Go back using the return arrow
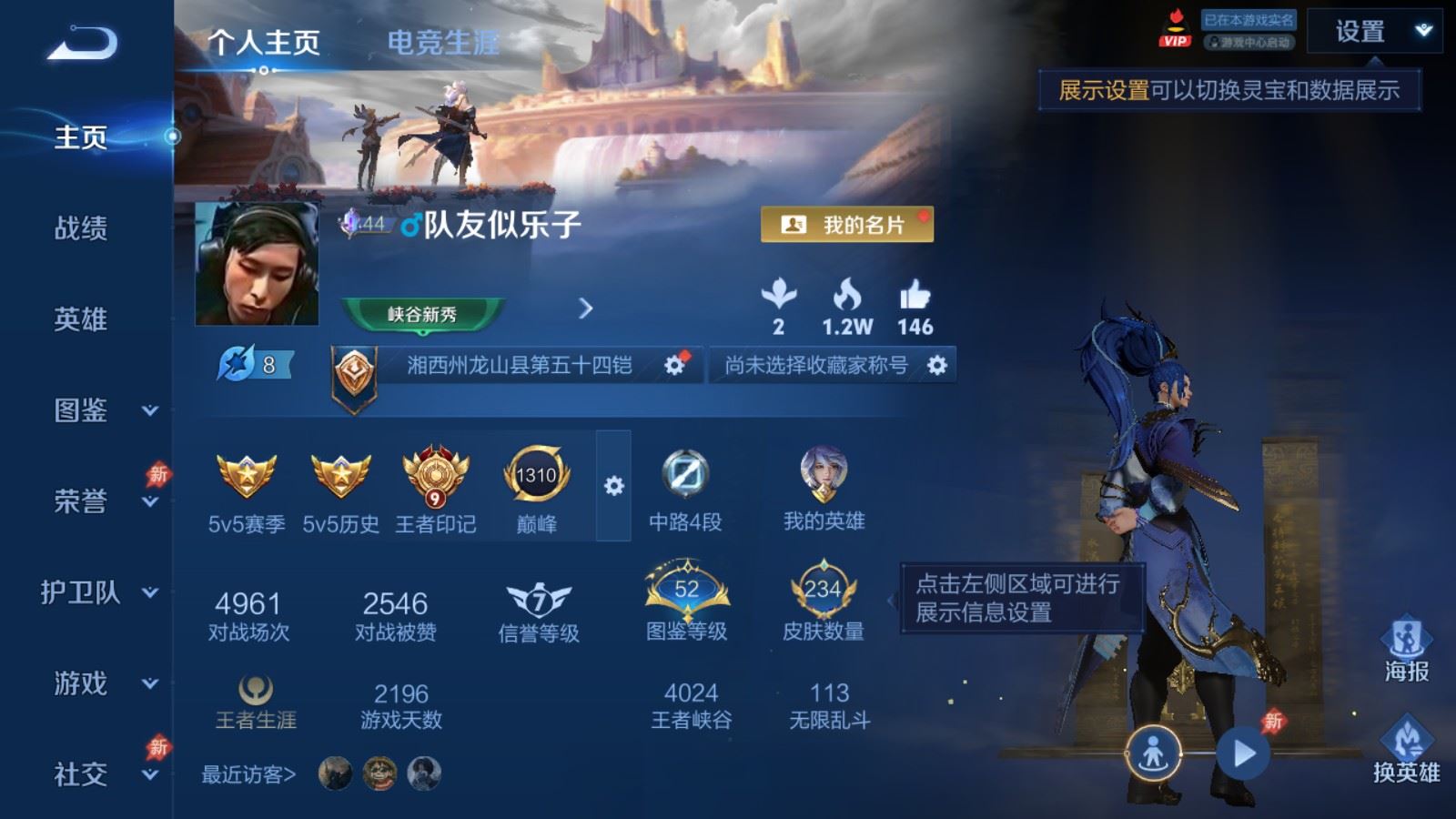 [x=83, y=43]
